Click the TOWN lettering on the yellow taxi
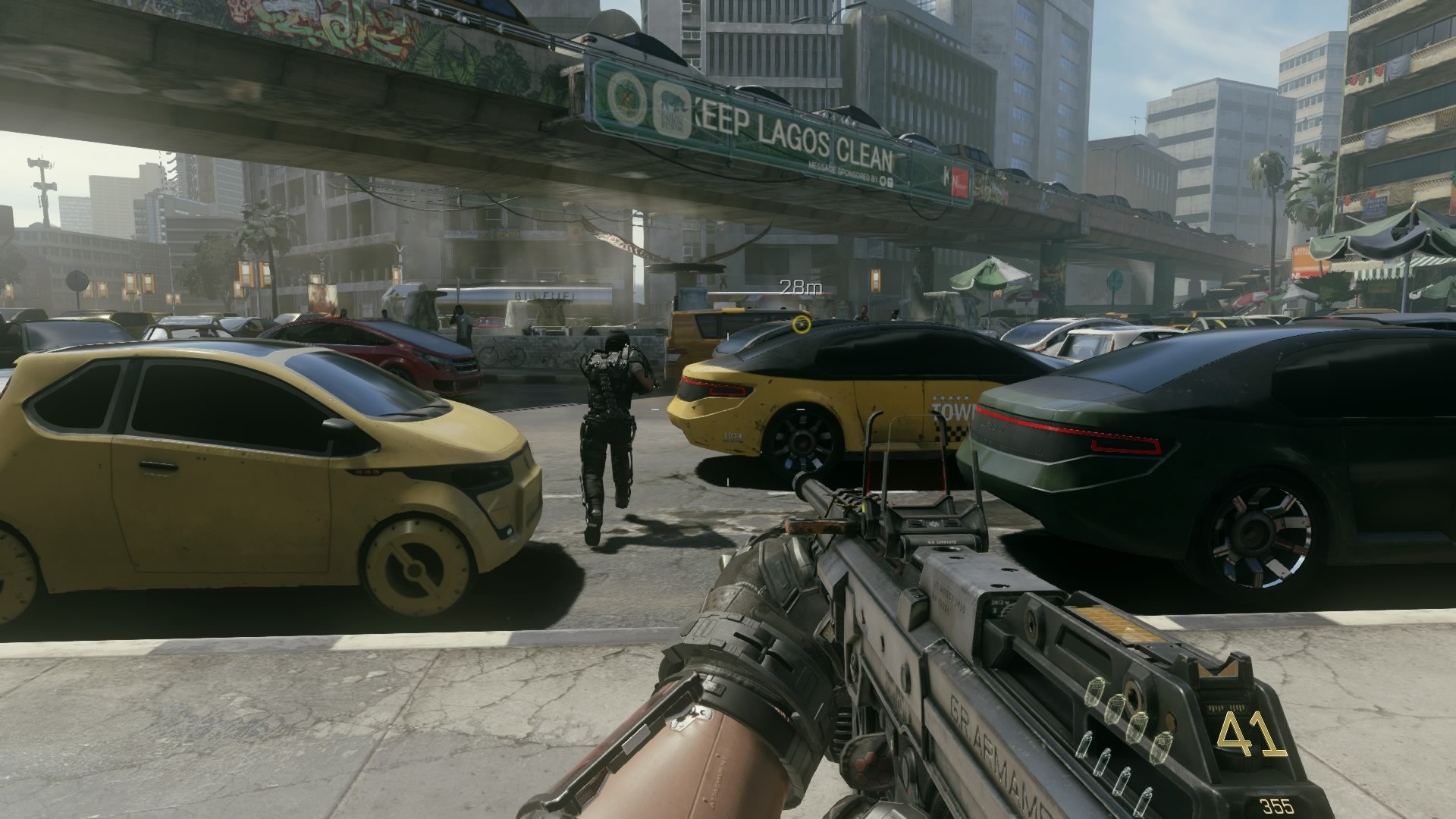 (950, 413)
